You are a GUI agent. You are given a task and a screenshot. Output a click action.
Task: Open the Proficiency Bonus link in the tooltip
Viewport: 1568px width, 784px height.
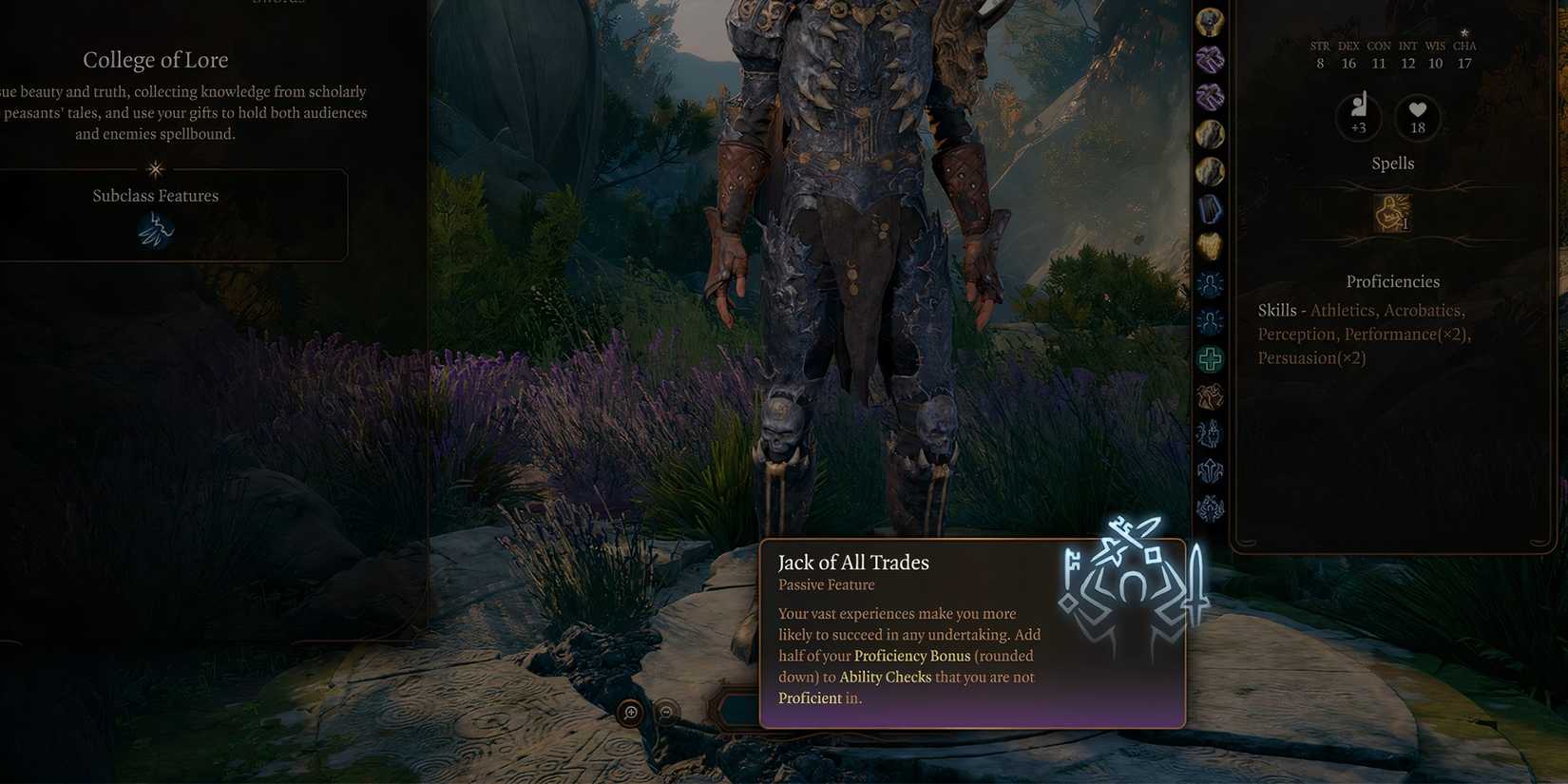click(911, 656)
